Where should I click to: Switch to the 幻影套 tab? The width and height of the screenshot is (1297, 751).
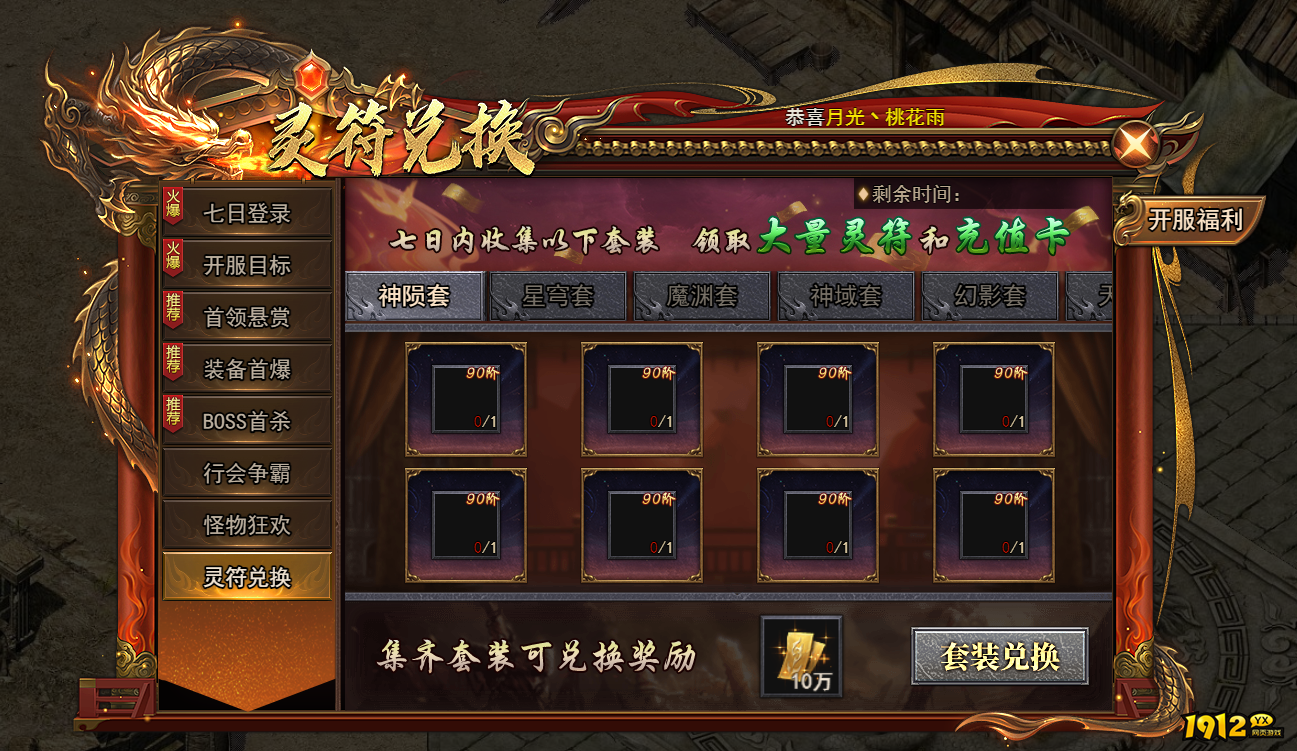click(990, 295)
